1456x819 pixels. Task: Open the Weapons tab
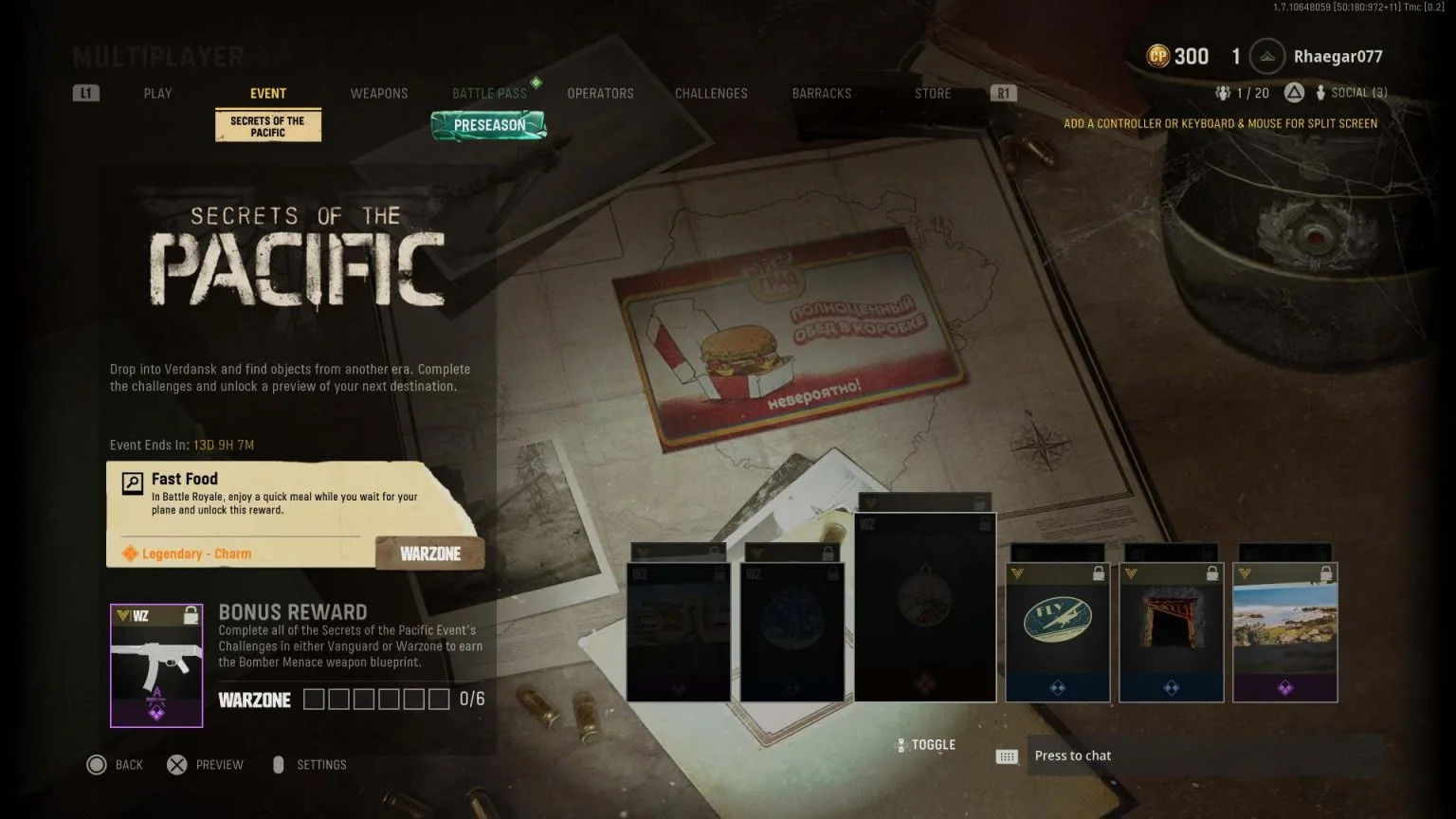[378, 93]
